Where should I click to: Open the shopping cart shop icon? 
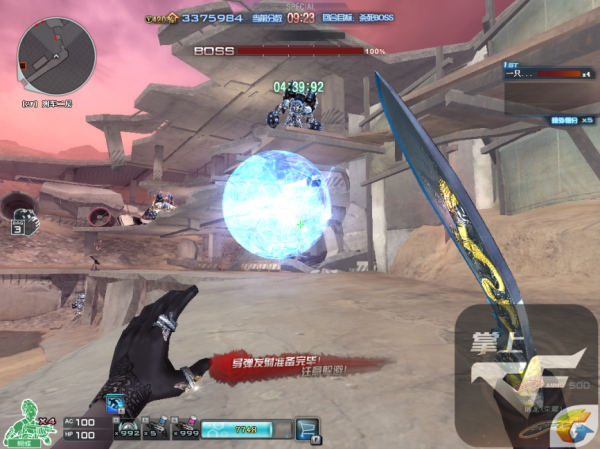[307, 430]
